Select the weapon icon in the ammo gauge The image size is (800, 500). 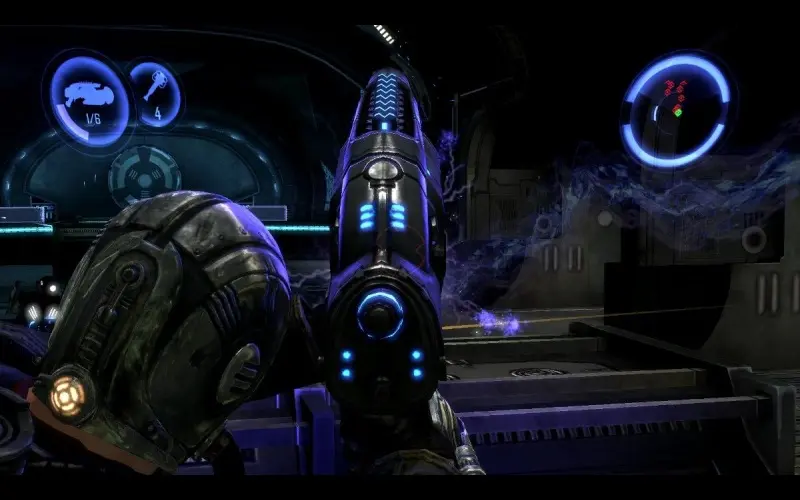(x=92, y=95)
